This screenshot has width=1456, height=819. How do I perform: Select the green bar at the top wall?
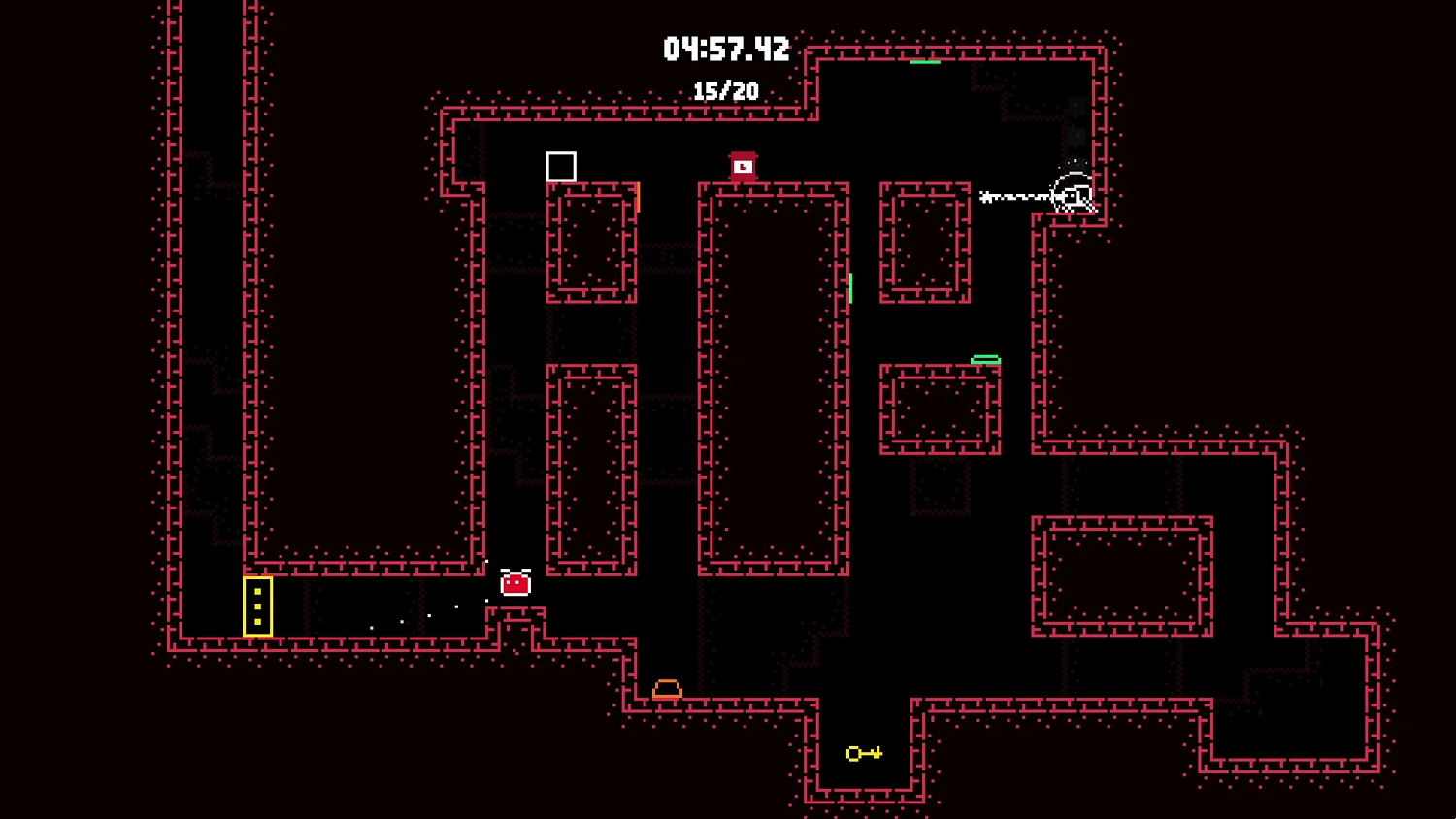[x=924, y=60]
